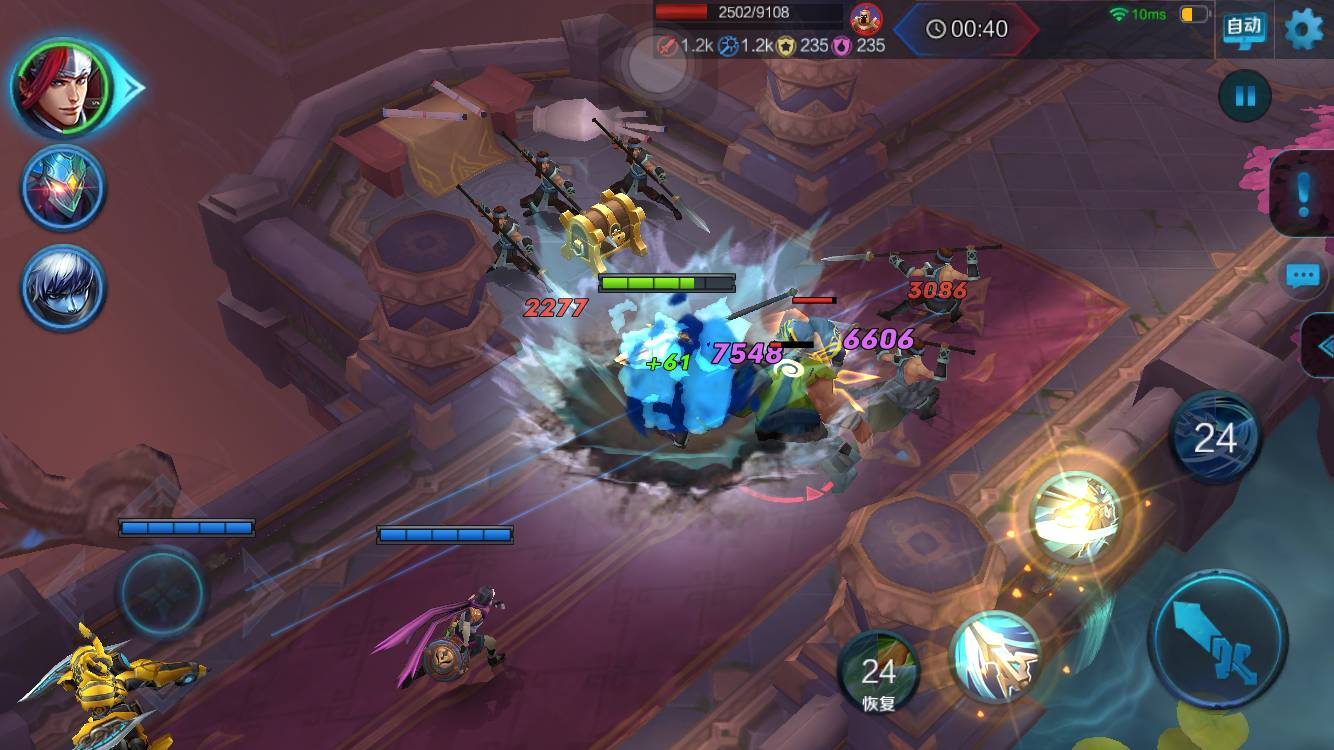This screenshot has width=1334, height=750.
Task: Tap the virtual movement joystick
Action: tap(162, 592)
